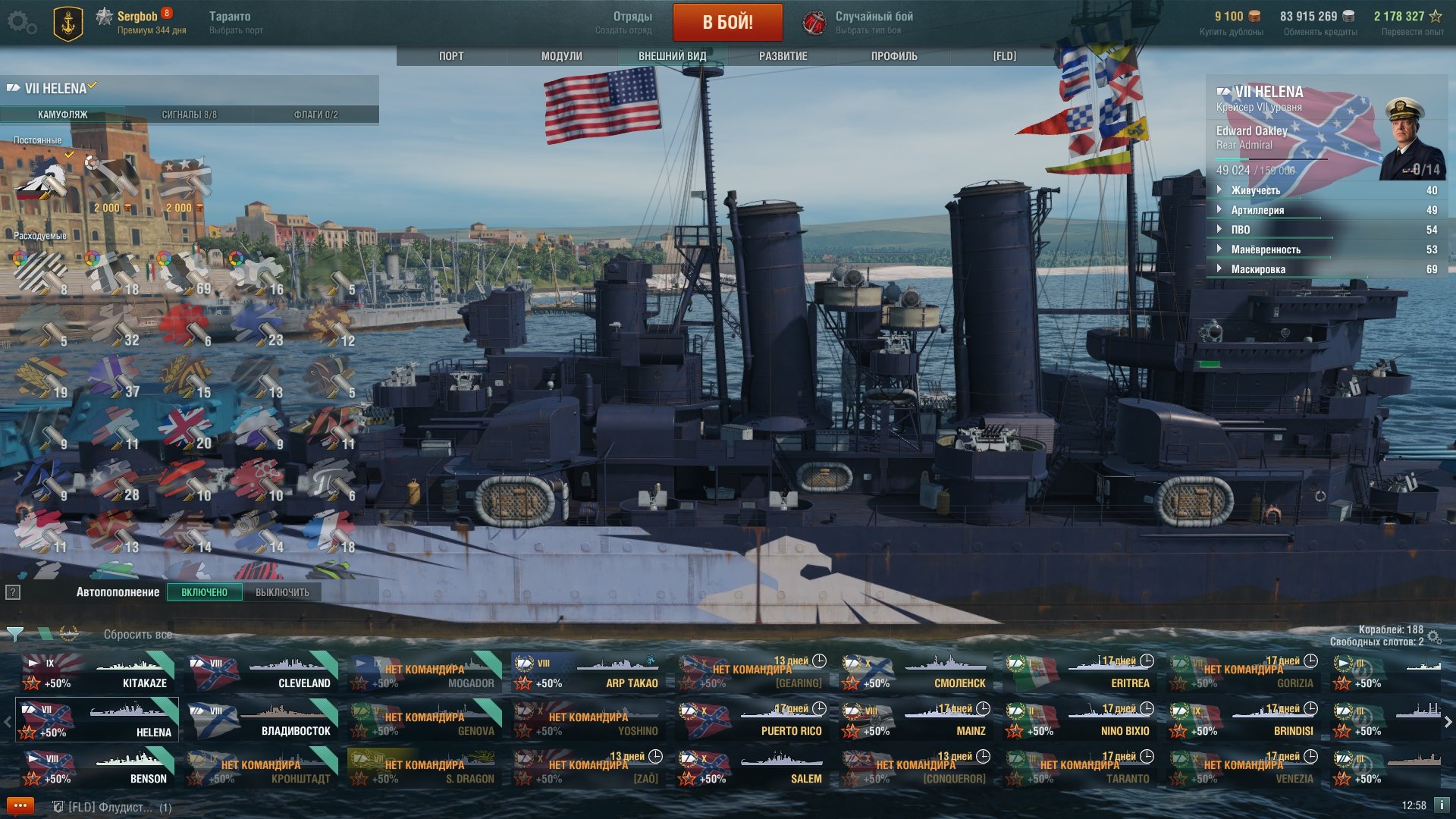Click ВЫКЛЮЧИТЬ to disable auto-resupply

tap(282, 592)
